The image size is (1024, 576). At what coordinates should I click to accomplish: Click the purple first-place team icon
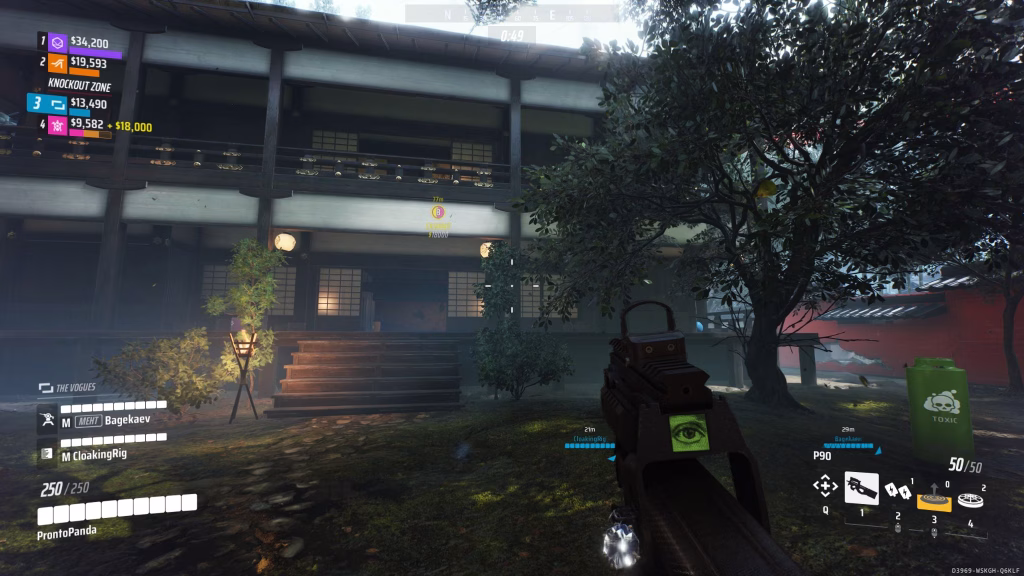[58, 43]
